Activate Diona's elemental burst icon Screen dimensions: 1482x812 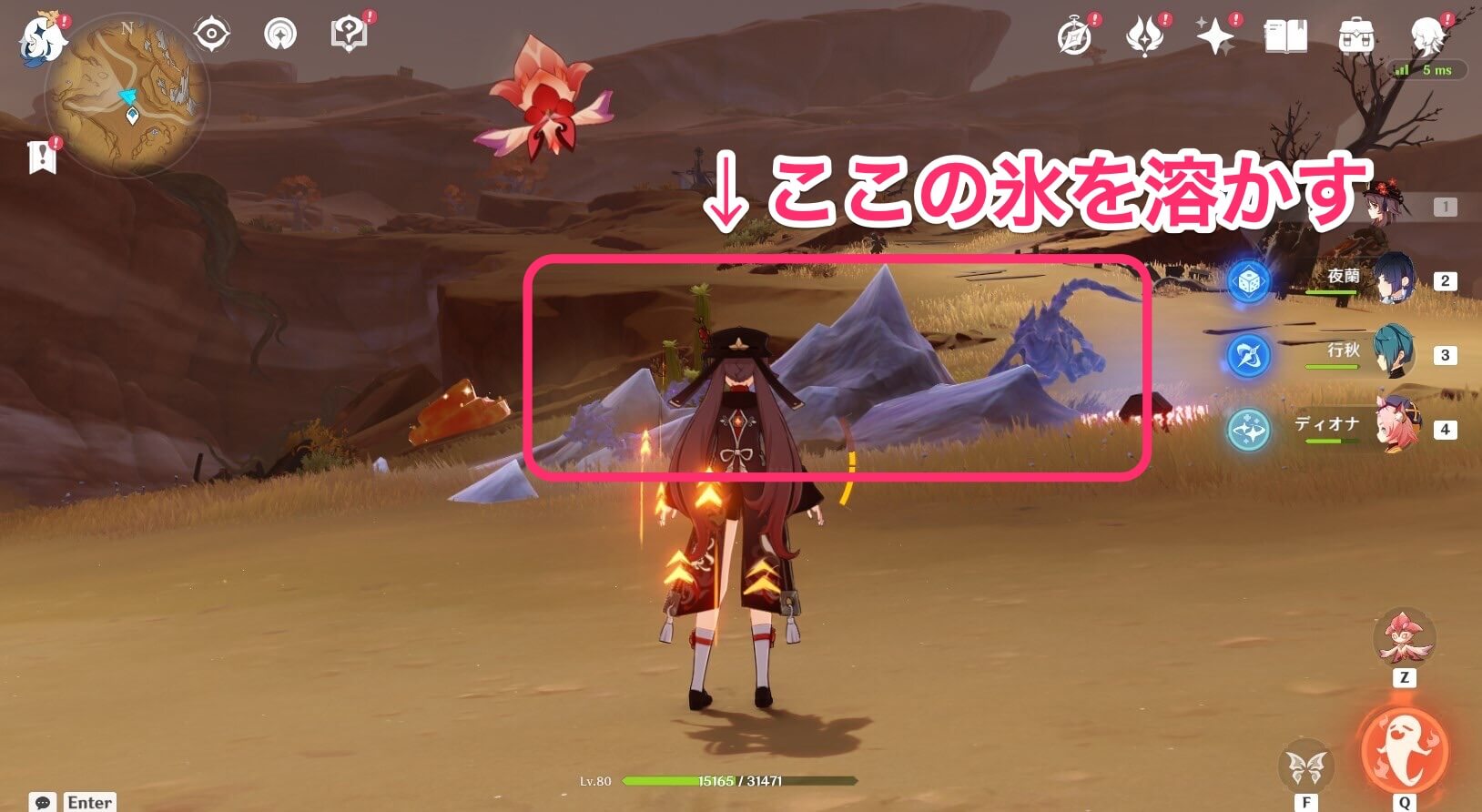click(1250, 431)
